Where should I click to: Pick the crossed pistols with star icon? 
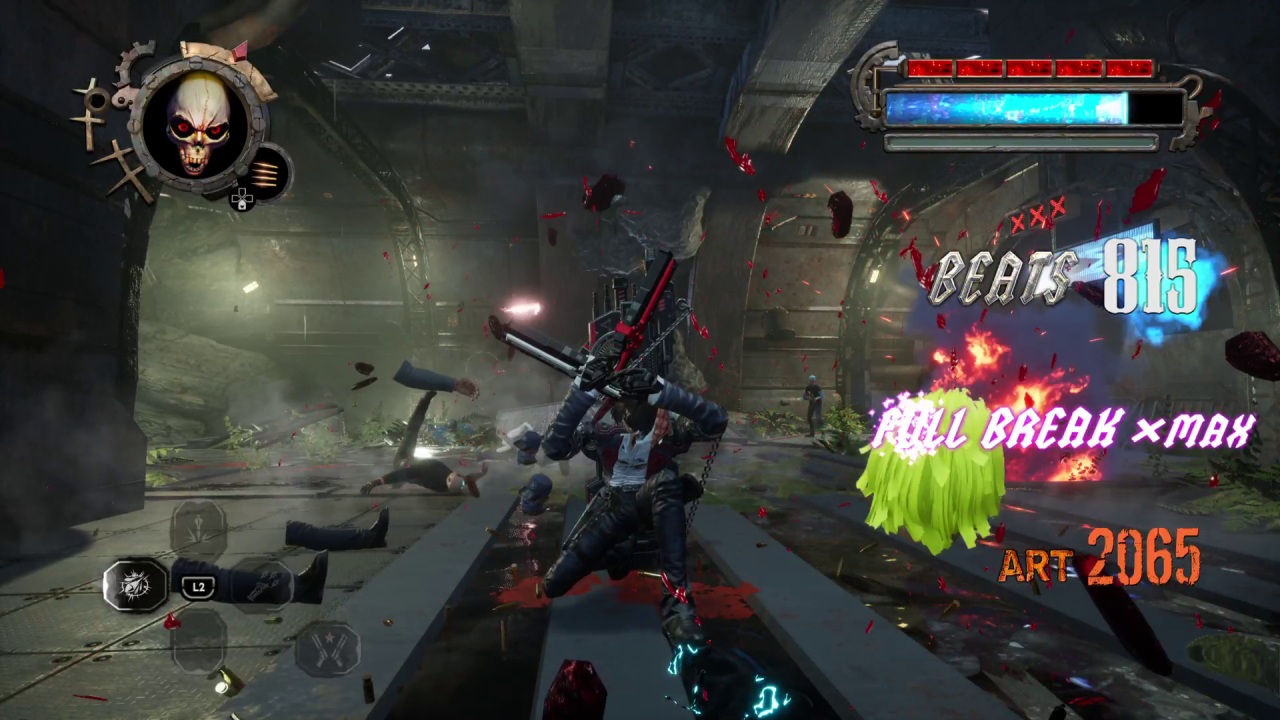pos(327,648)
